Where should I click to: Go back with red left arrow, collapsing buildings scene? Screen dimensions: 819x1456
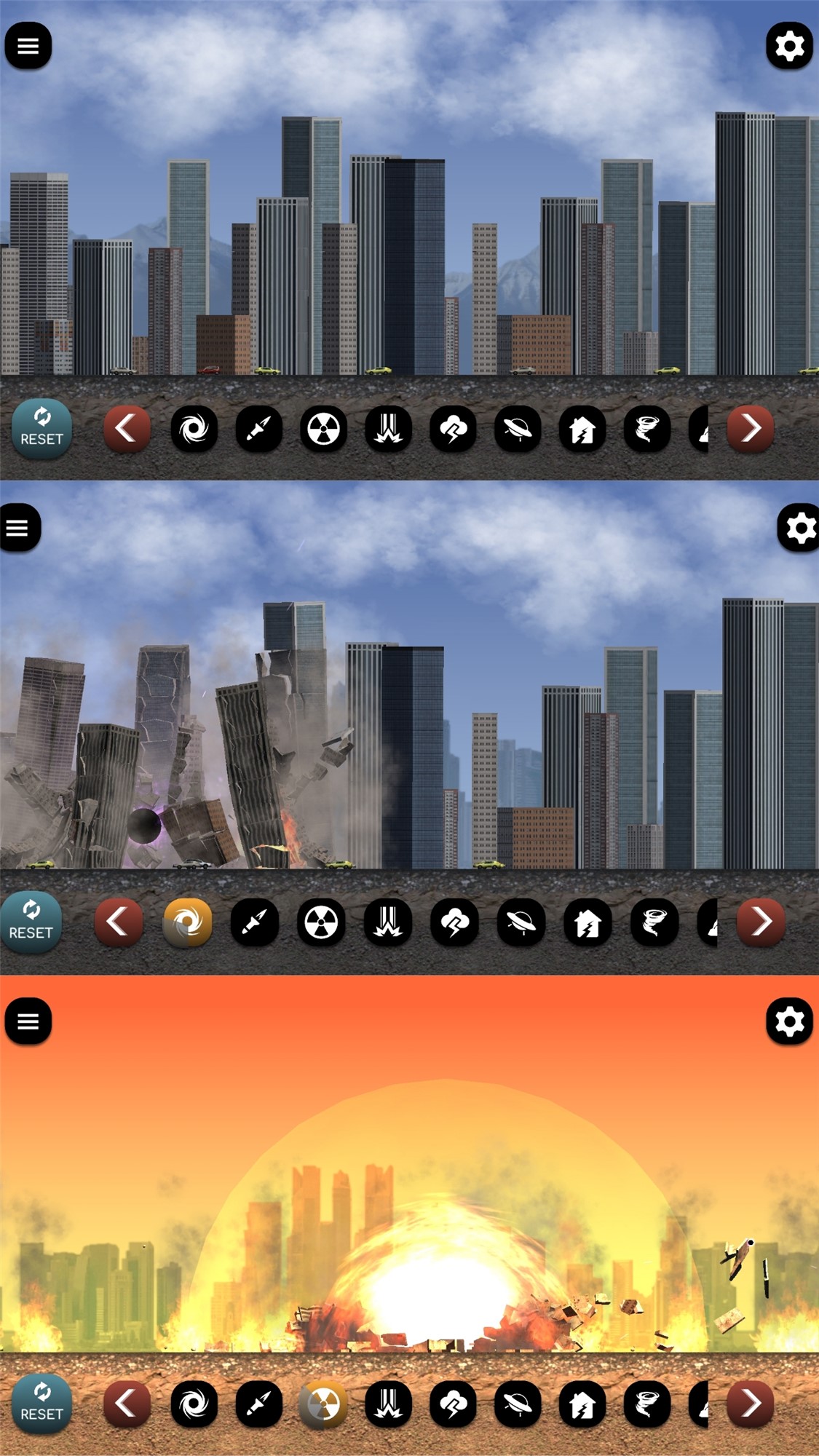click(118, 922)
